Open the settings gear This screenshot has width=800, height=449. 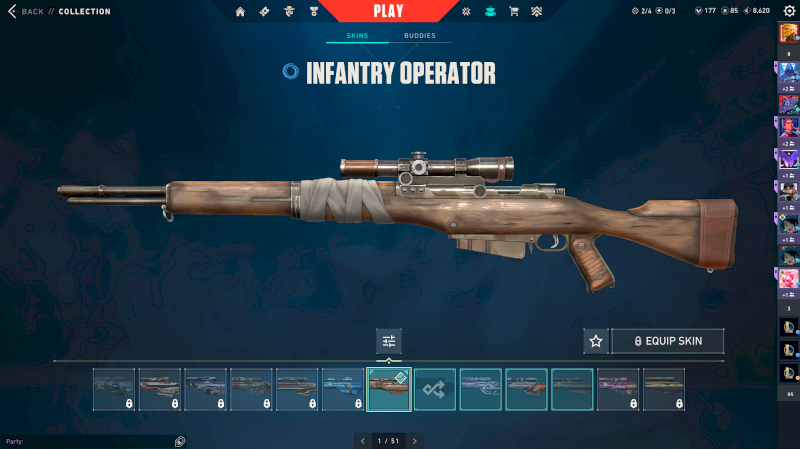point(789,11)
